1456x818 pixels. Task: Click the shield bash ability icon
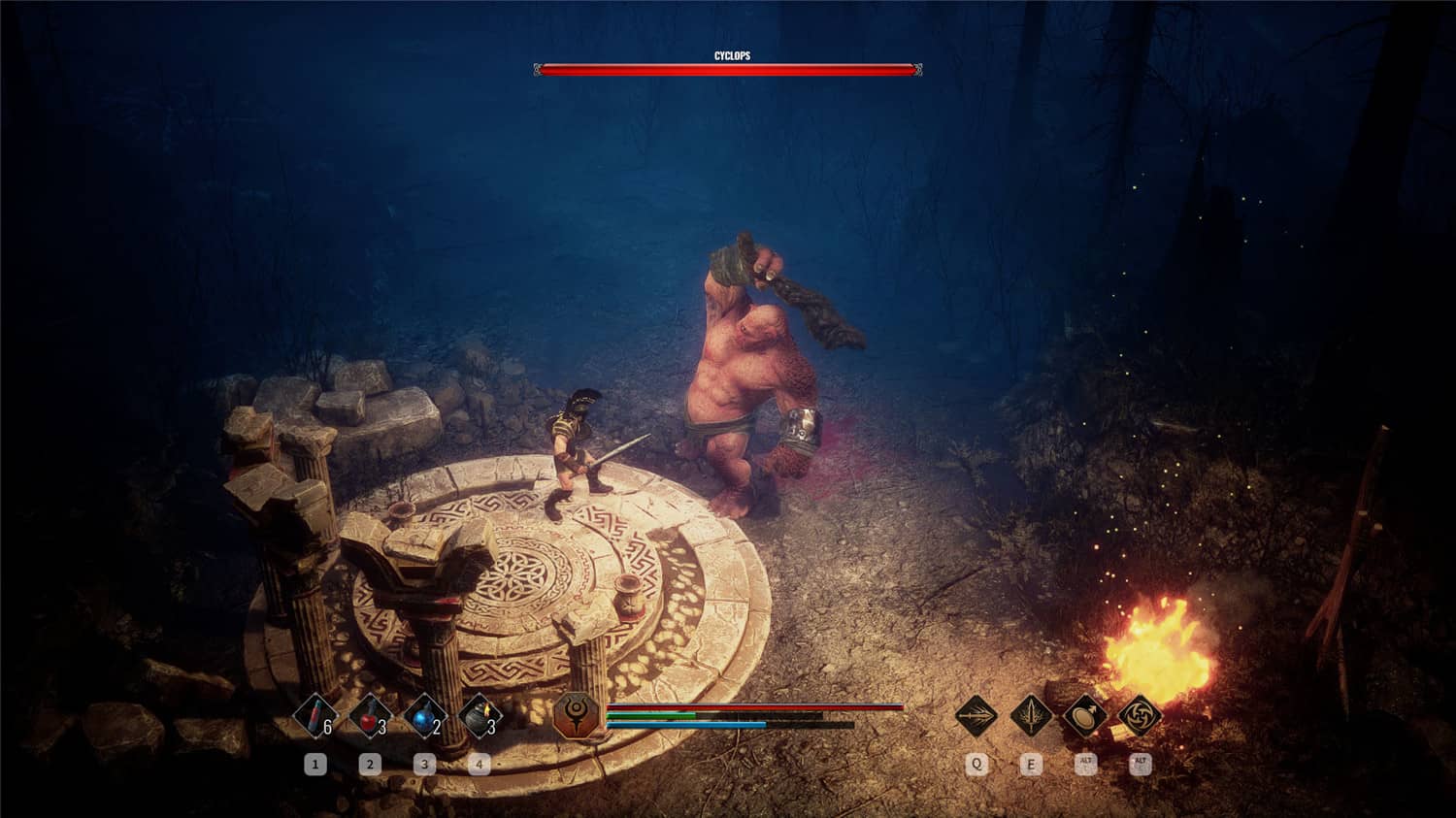click(1085, 718)
